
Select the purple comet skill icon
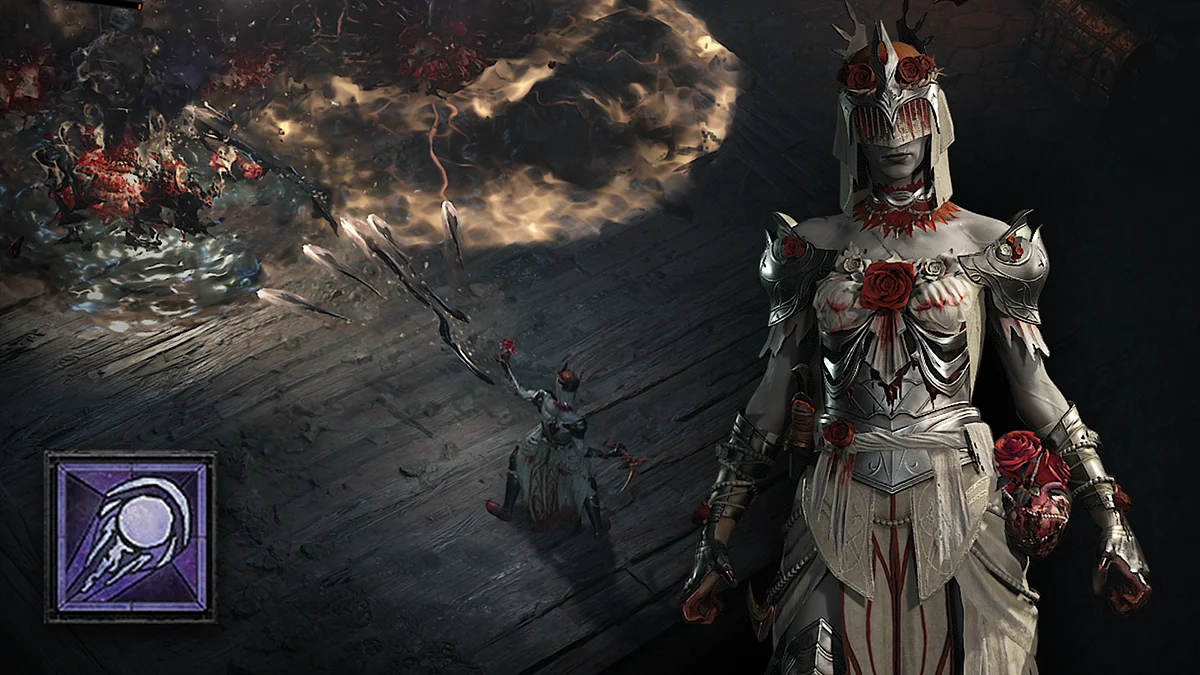[130, 537]
